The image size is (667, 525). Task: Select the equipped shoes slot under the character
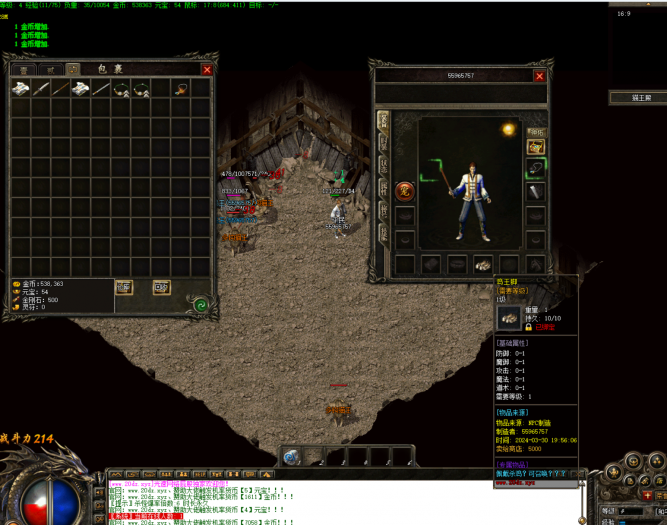coord(483,264)
